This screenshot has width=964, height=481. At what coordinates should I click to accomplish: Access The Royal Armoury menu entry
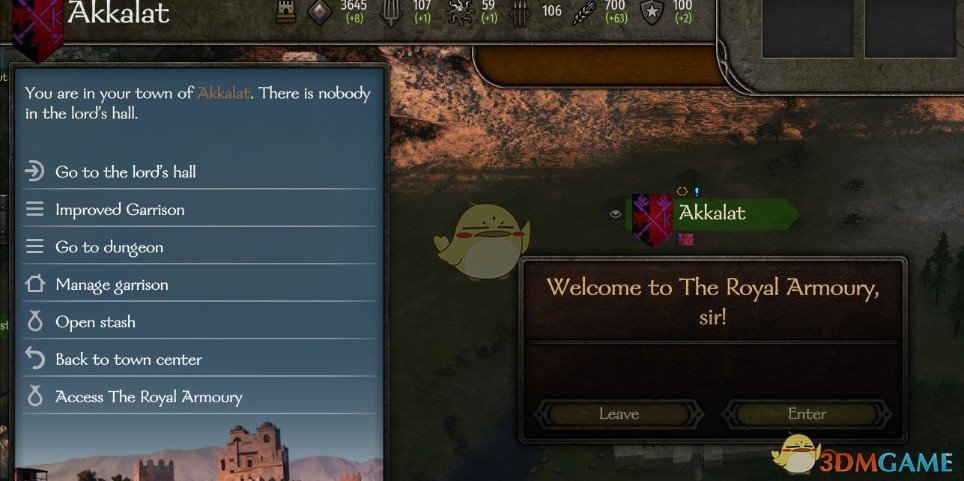(x=149, y=397)
